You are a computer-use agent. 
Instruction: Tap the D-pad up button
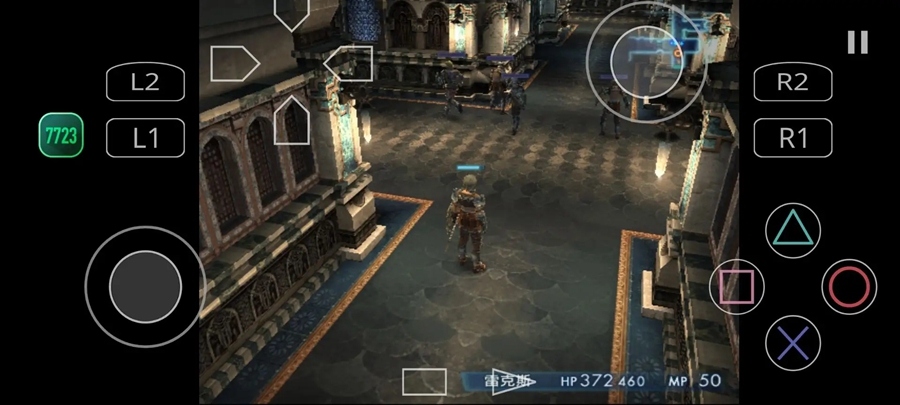coord(291,12)
